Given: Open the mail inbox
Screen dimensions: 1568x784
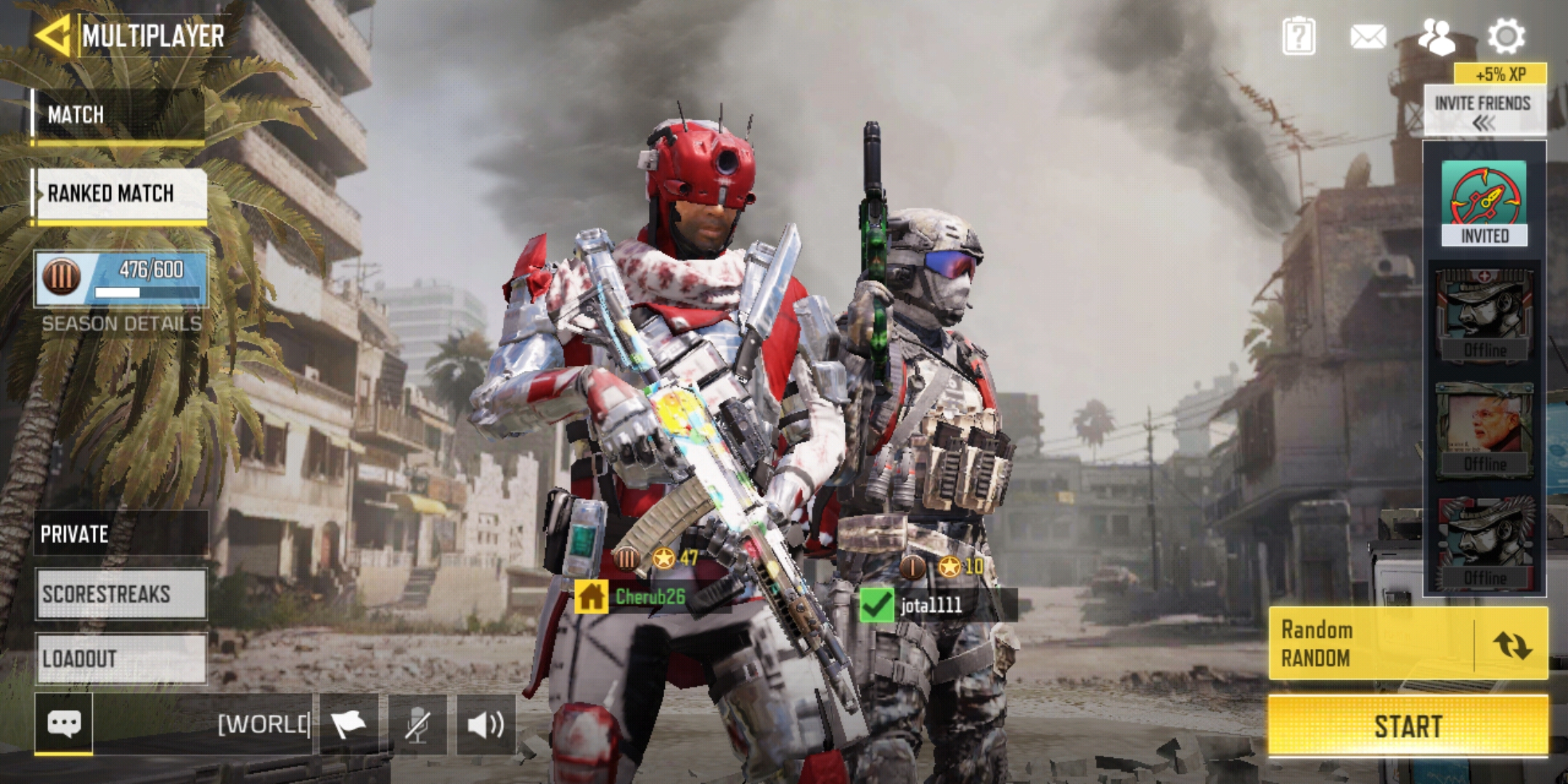Looking at the screenshot, I should pos(1368,36).
